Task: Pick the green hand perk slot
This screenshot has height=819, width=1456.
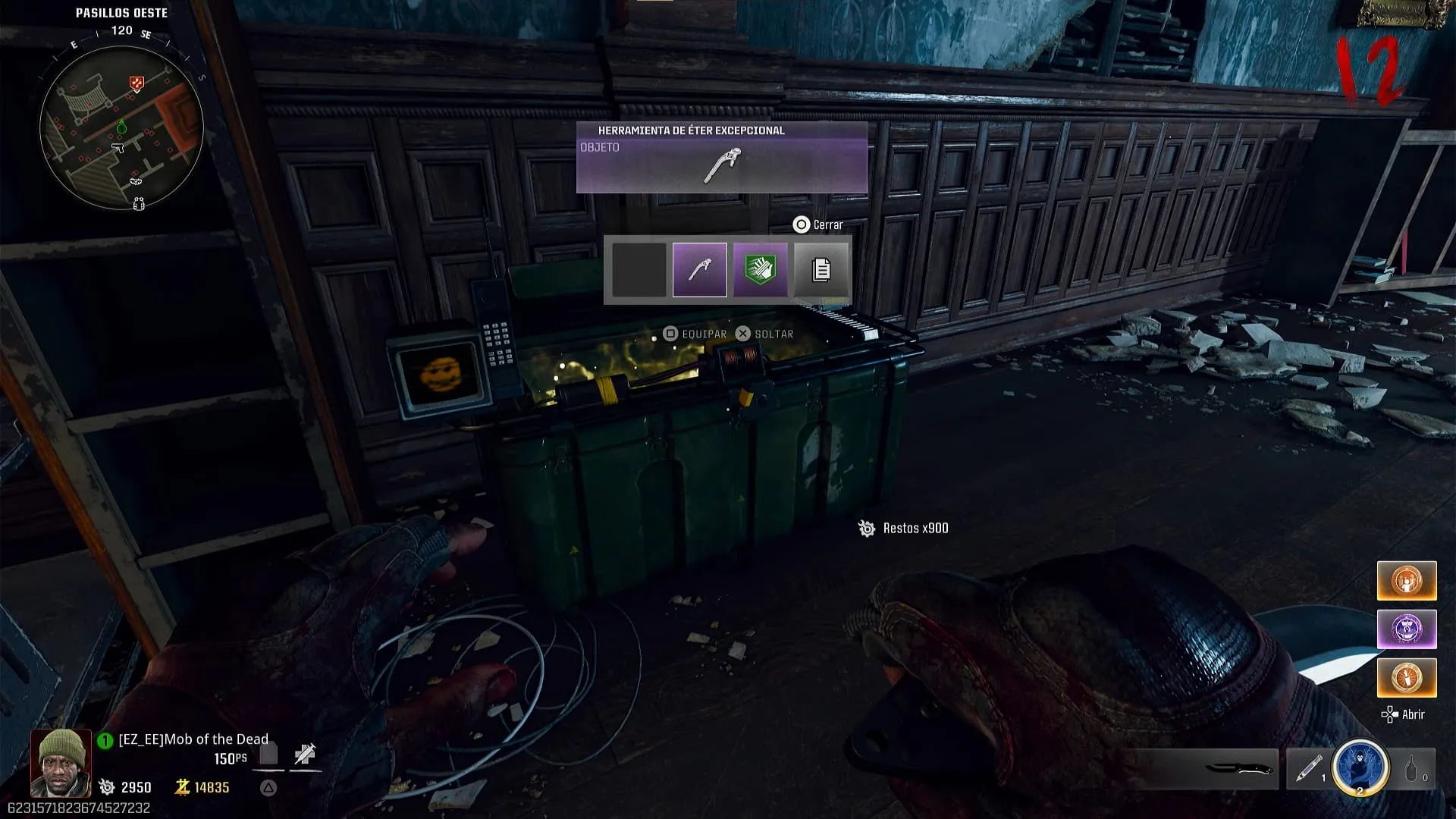Action: point(760,270)
